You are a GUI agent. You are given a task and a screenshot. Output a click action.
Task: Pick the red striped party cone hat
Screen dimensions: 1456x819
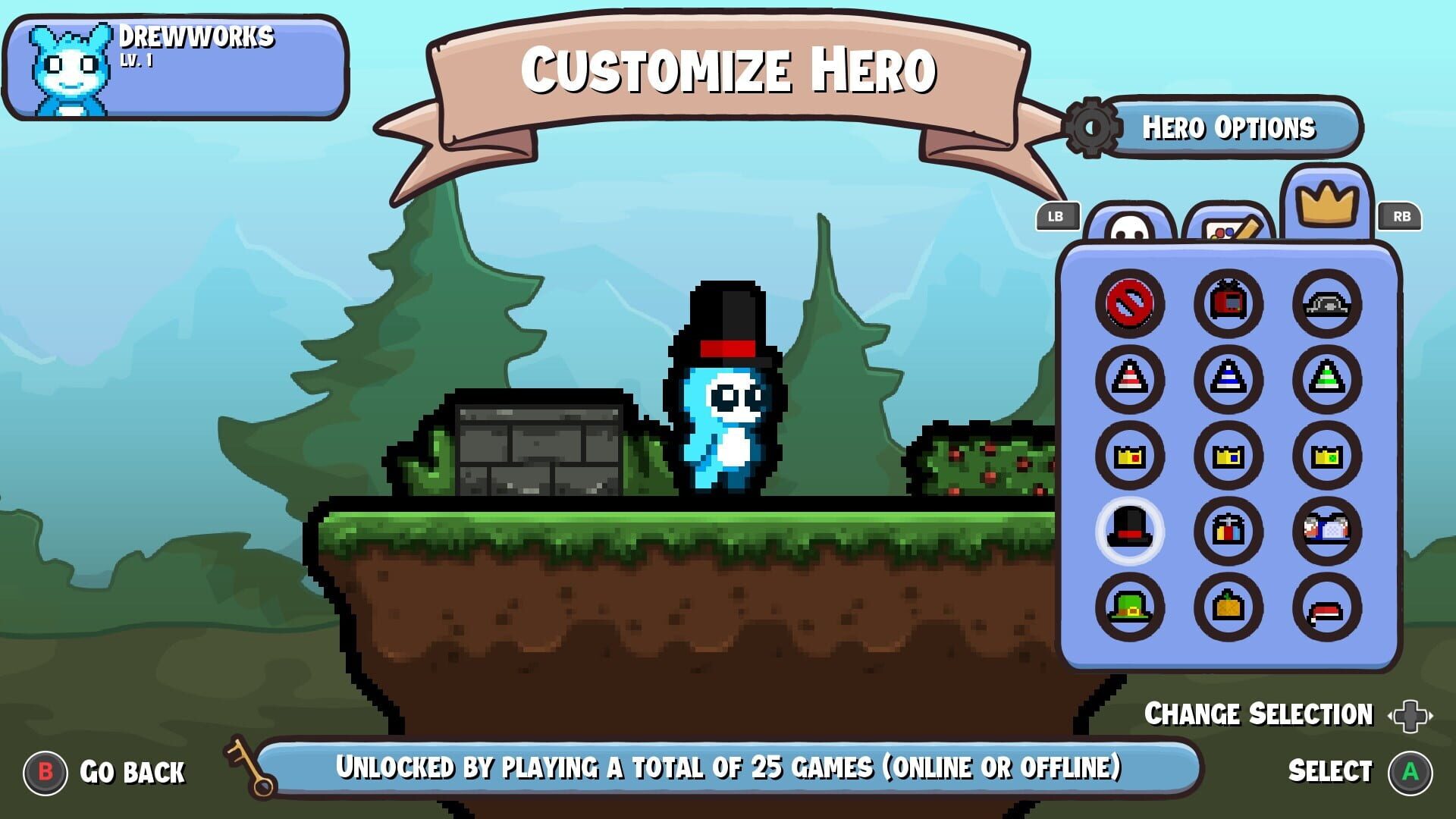1129,379
